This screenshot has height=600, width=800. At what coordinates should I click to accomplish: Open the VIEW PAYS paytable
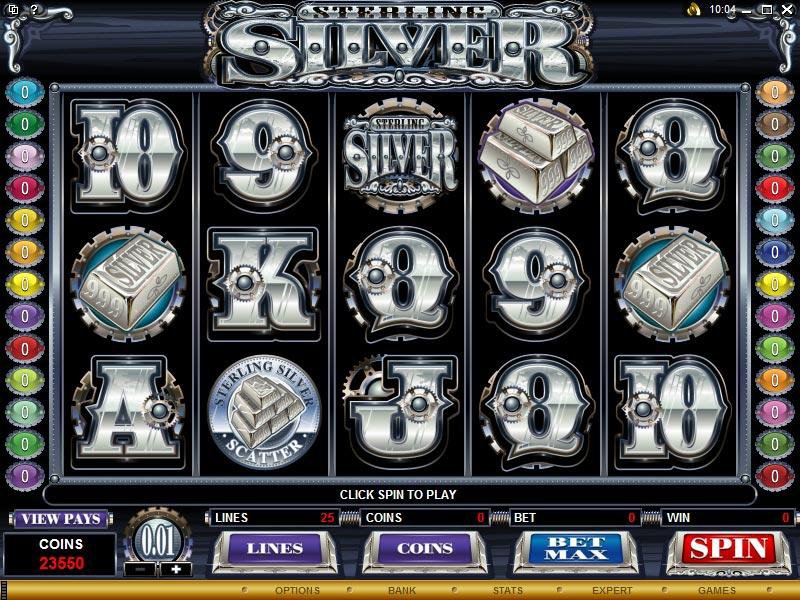pyautogui.click(x=60, y=519)
